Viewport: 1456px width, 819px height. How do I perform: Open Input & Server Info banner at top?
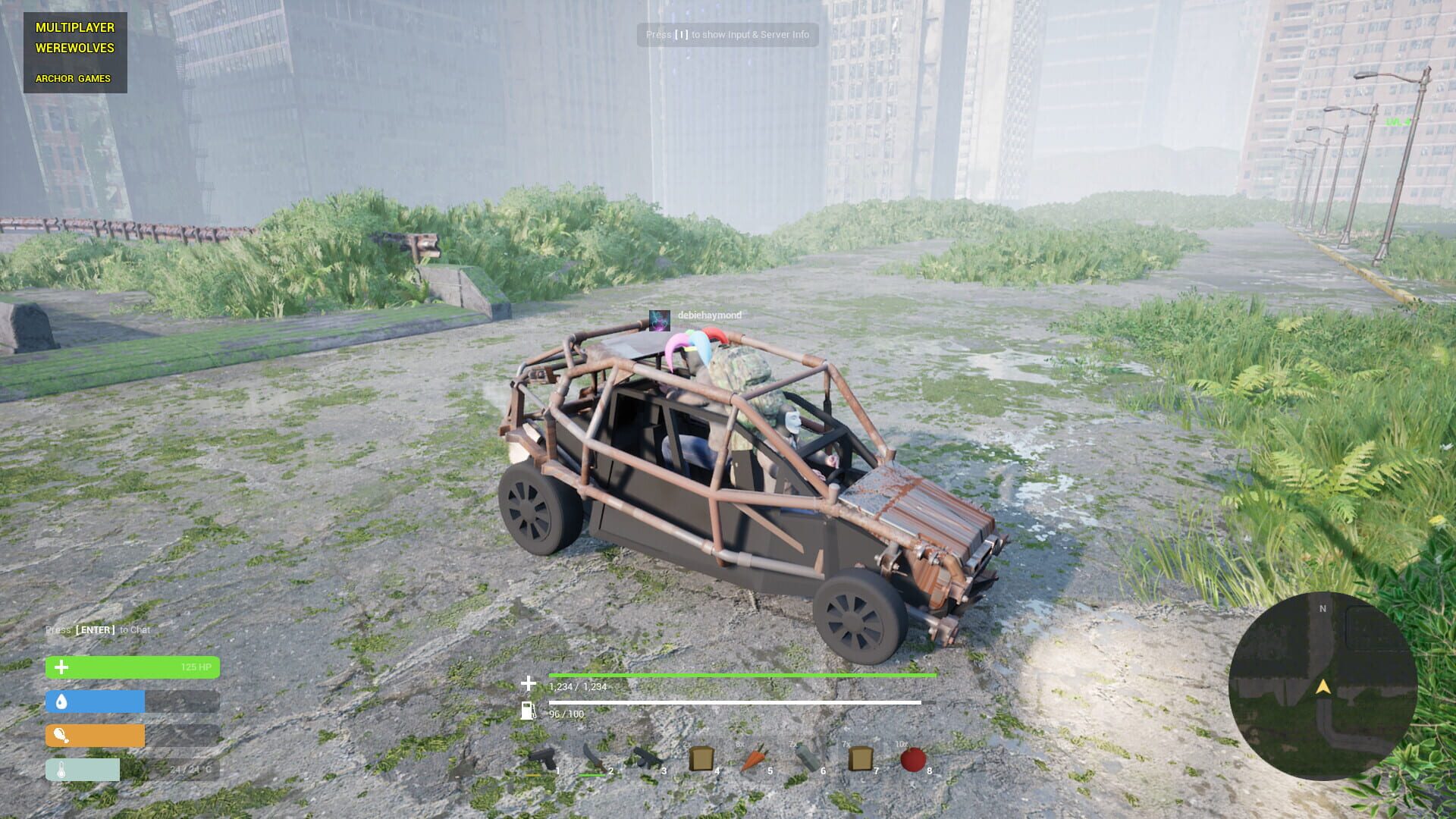click(x=727, y=35)
